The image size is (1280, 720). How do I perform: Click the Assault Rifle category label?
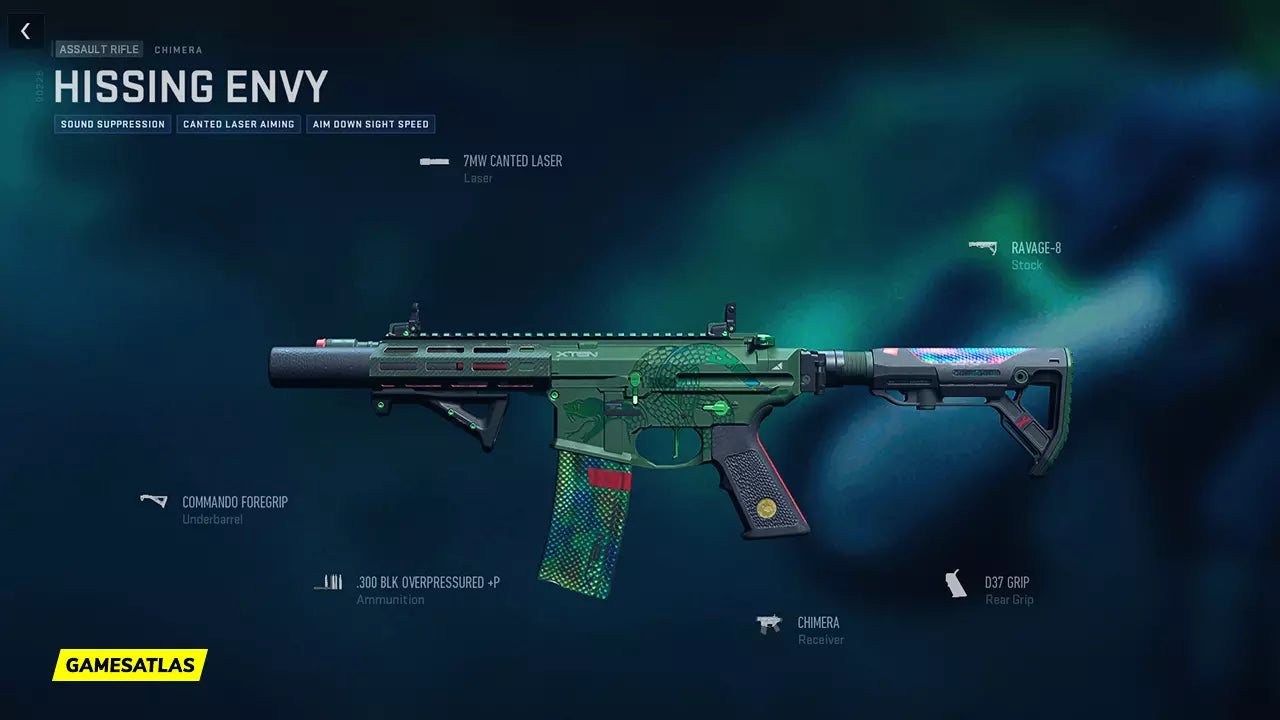coord(99,49)
